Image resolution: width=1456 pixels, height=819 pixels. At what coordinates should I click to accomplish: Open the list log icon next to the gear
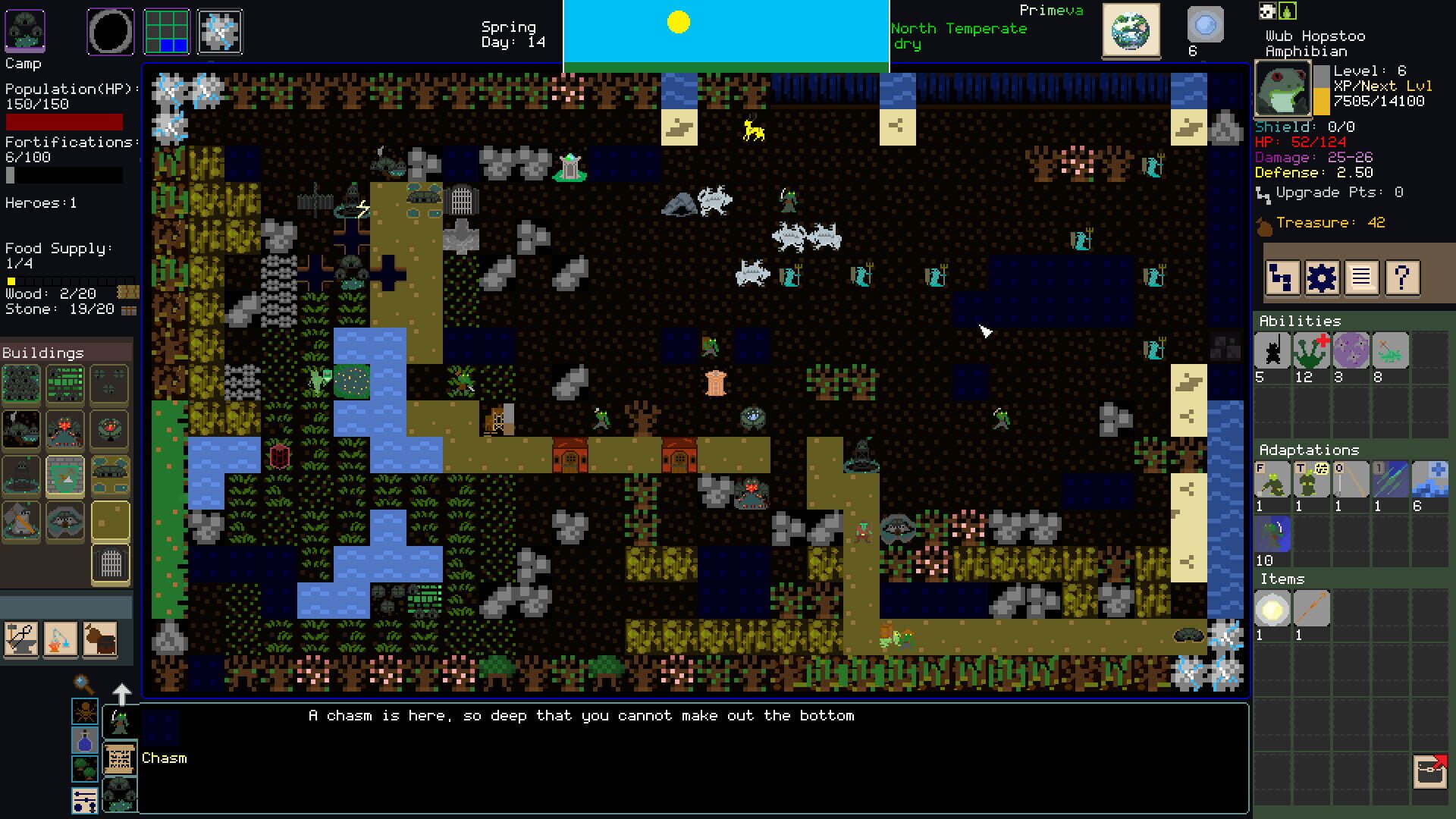[x=1362, y=278]
